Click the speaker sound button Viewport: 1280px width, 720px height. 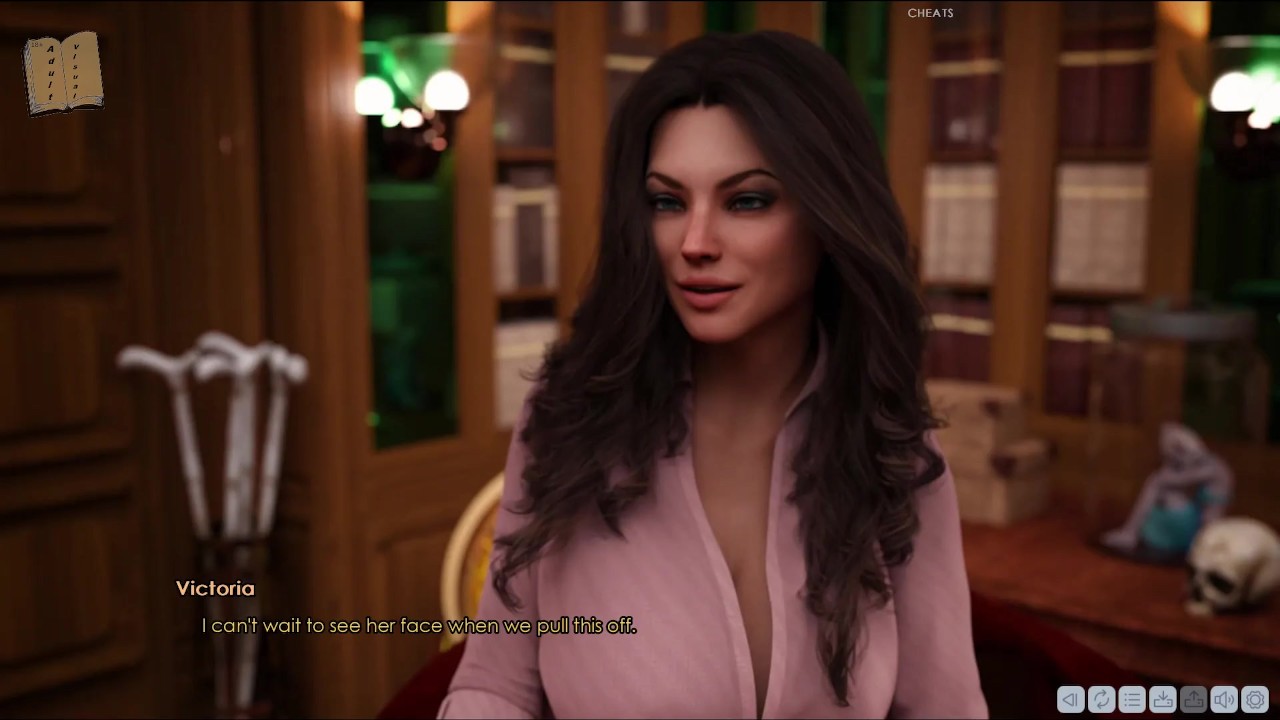[x=1224, y=700]
